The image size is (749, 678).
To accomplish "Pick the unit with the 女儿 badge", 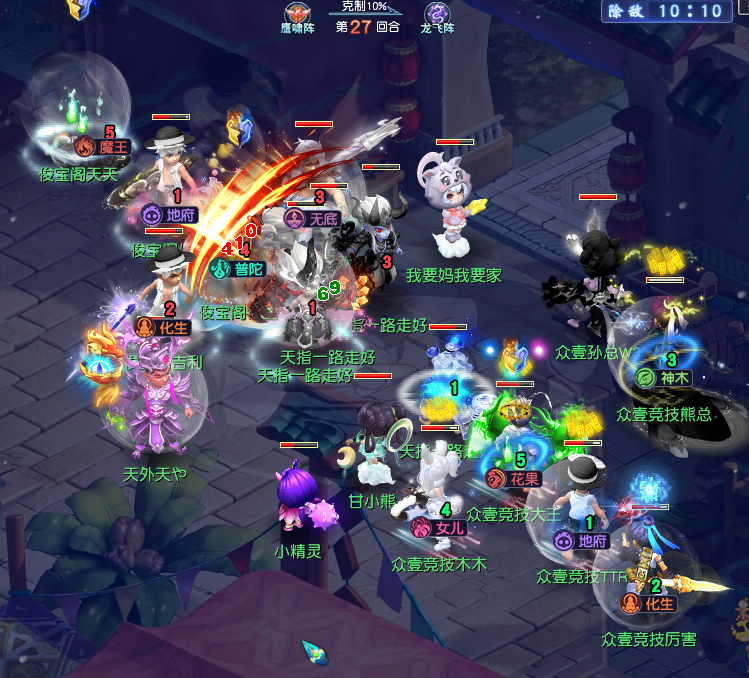I will tap(438, 527).
